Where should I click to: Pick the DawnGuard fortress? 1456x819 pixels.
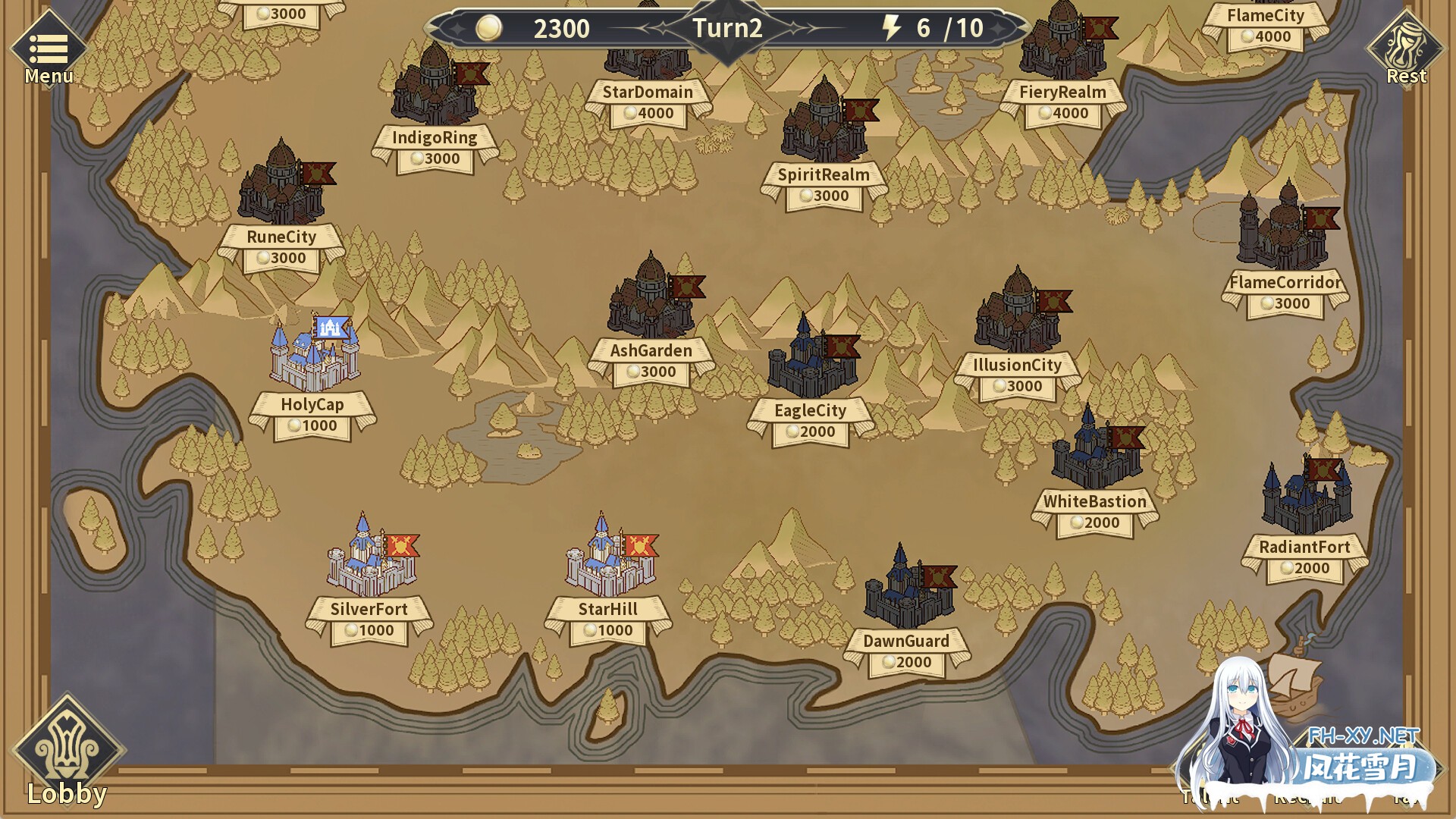click(907, 588)
